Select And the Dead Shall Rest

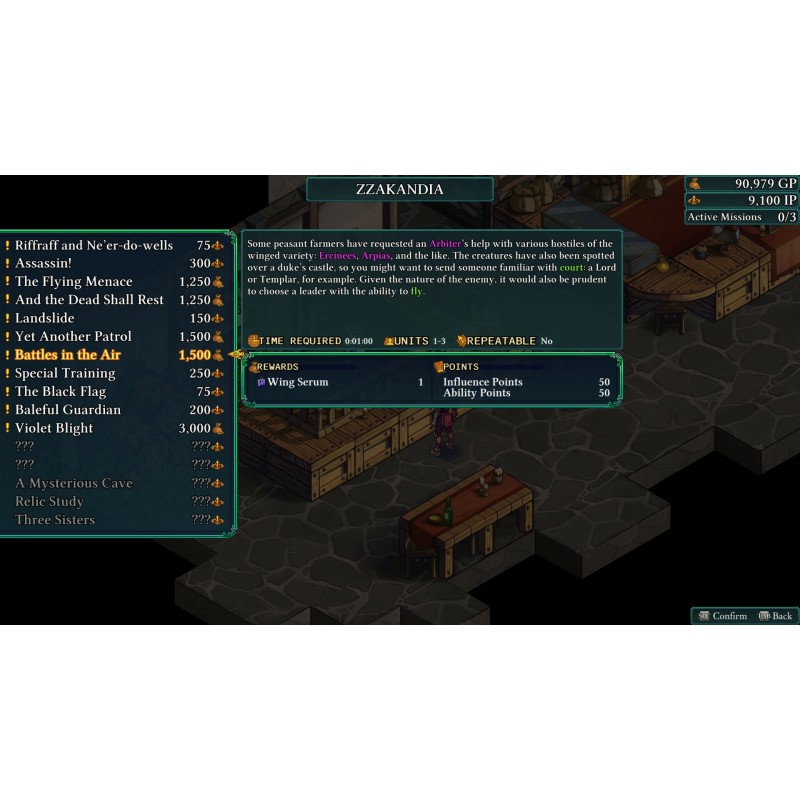click(x=89, y=300)
